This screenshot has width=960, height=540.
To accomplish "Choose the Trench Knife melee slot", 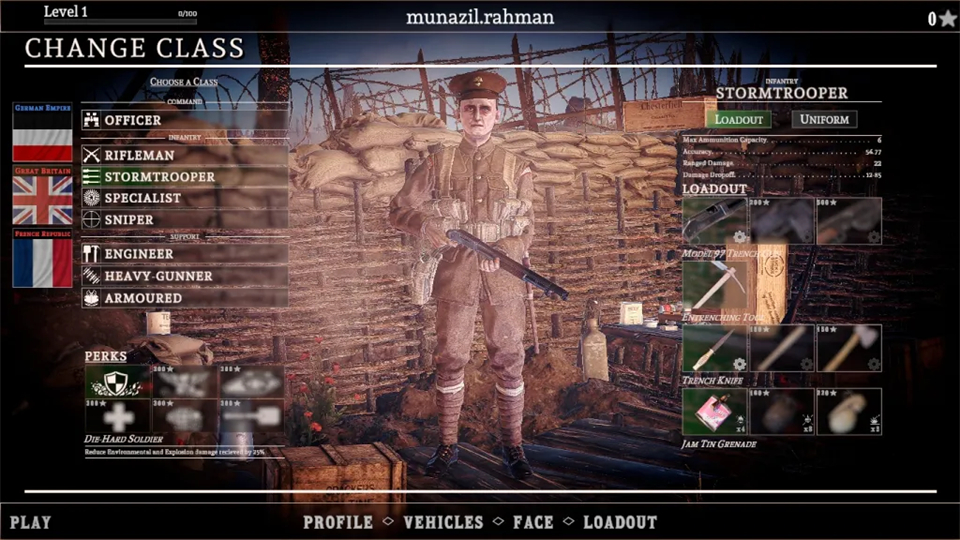I will (x=714, y=349).
